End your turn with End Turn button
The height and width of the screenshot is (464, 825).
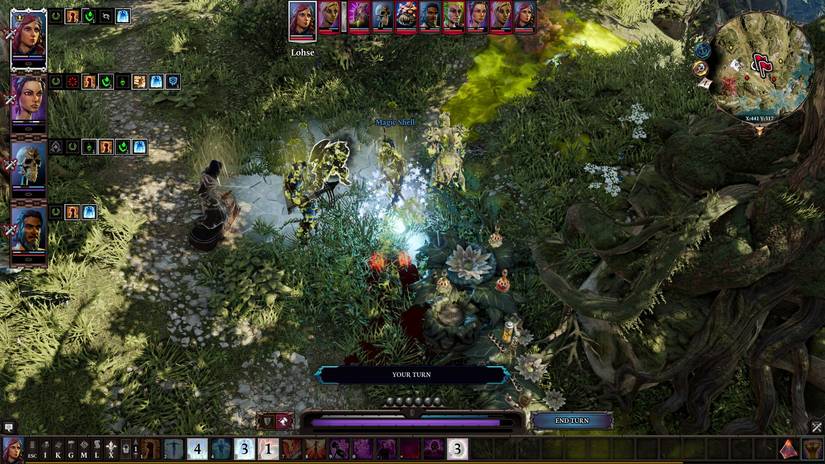(x=572, y=421)
